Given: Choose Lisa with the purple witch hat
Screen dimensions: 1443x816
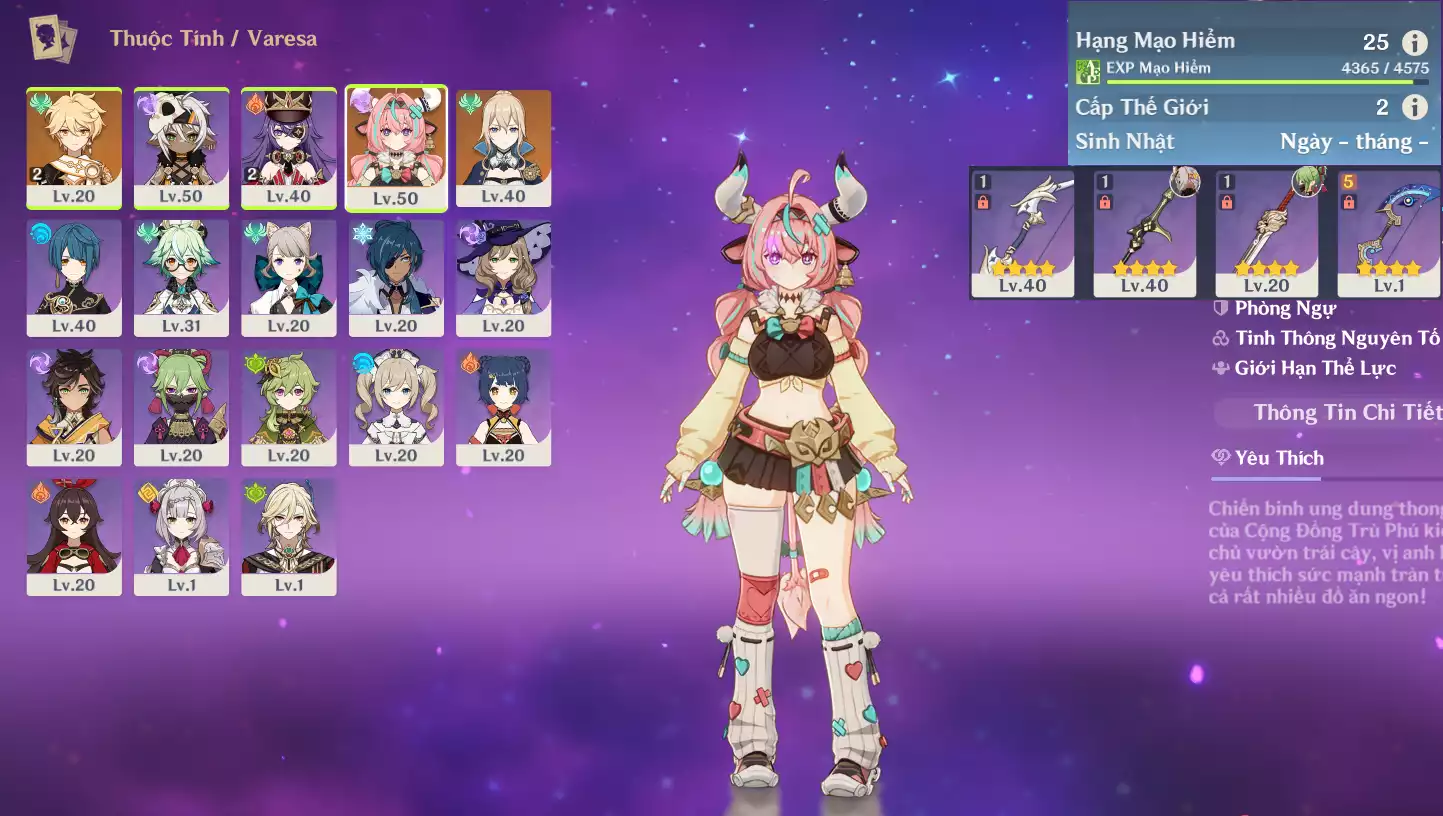Looking at the screenshot, I should 503,277.
